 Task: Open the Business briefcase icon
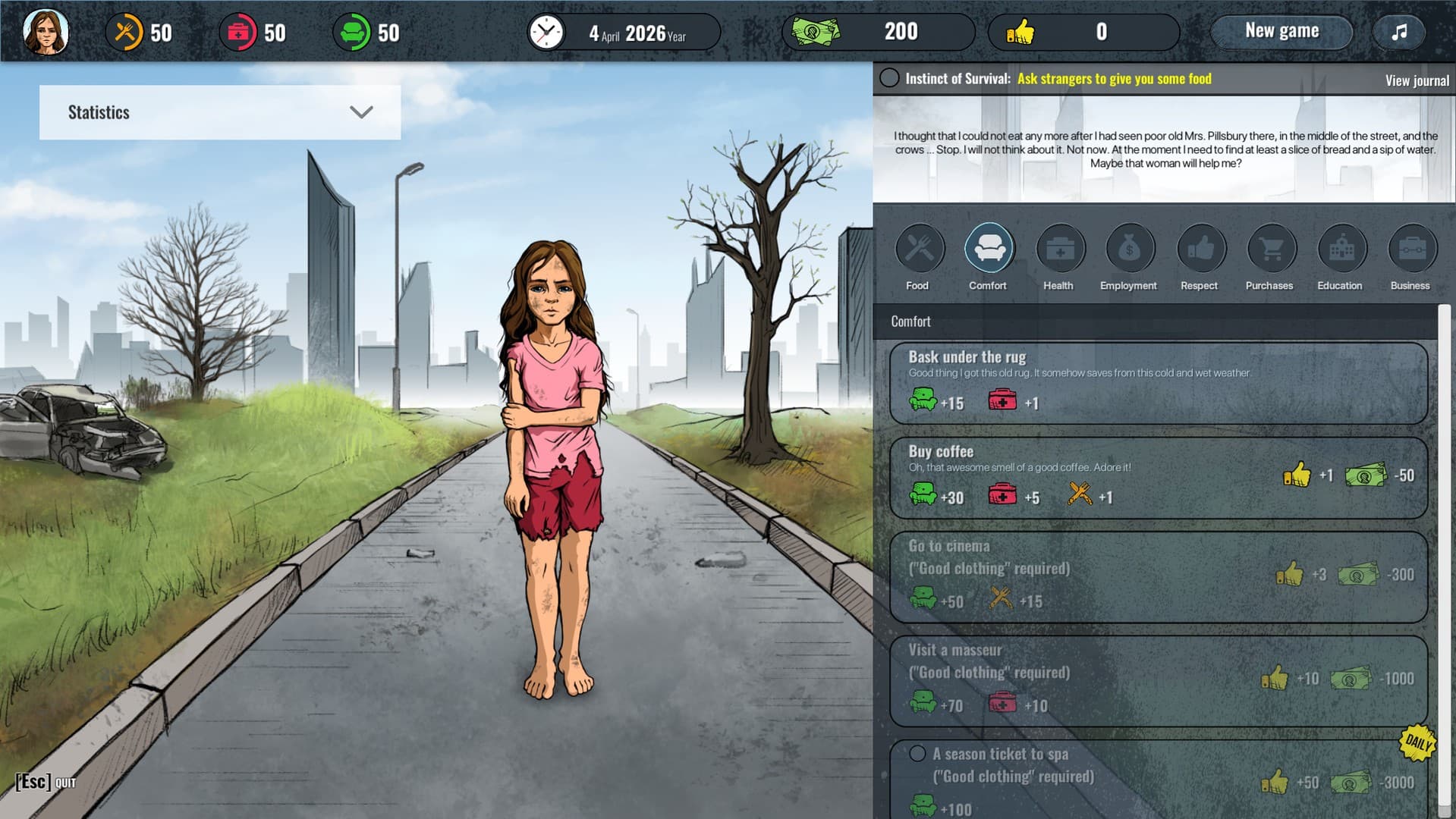coord(1410,248)
